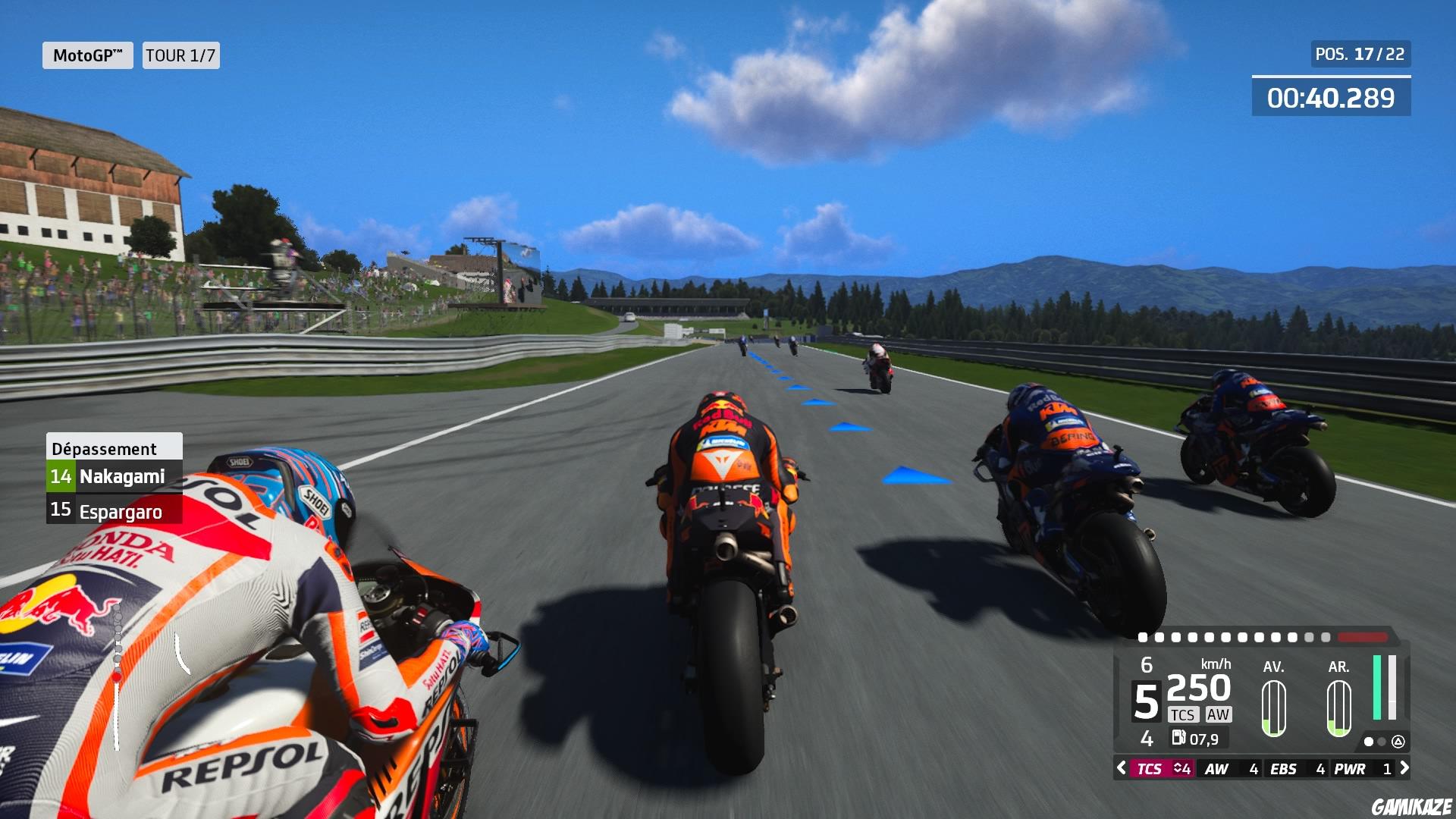This screenshot has height=819, width=1456.
Task: Toggle the second dashboard page dot
Action: [x=1381, y=743]
